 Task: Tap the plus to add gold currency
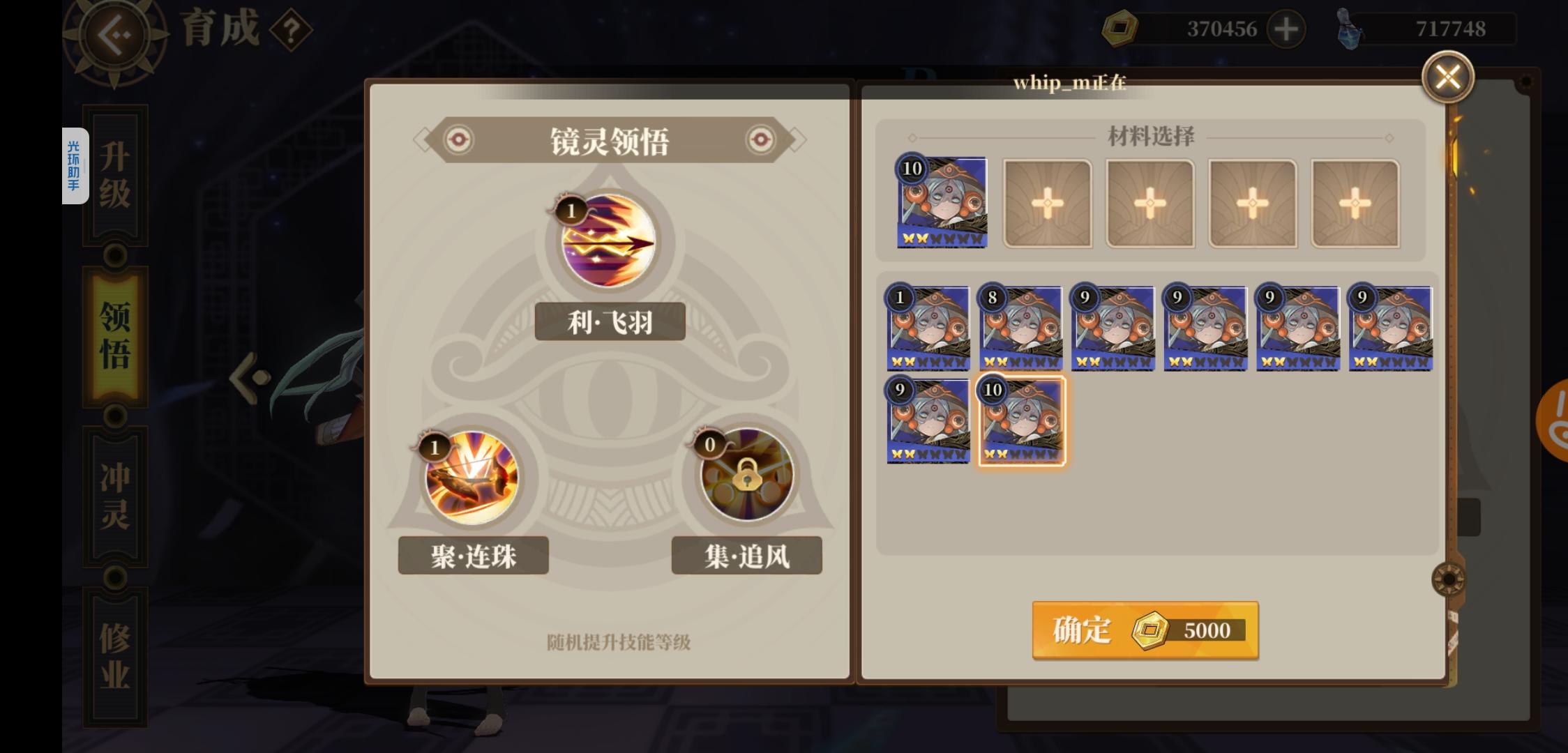(1286, 29)
